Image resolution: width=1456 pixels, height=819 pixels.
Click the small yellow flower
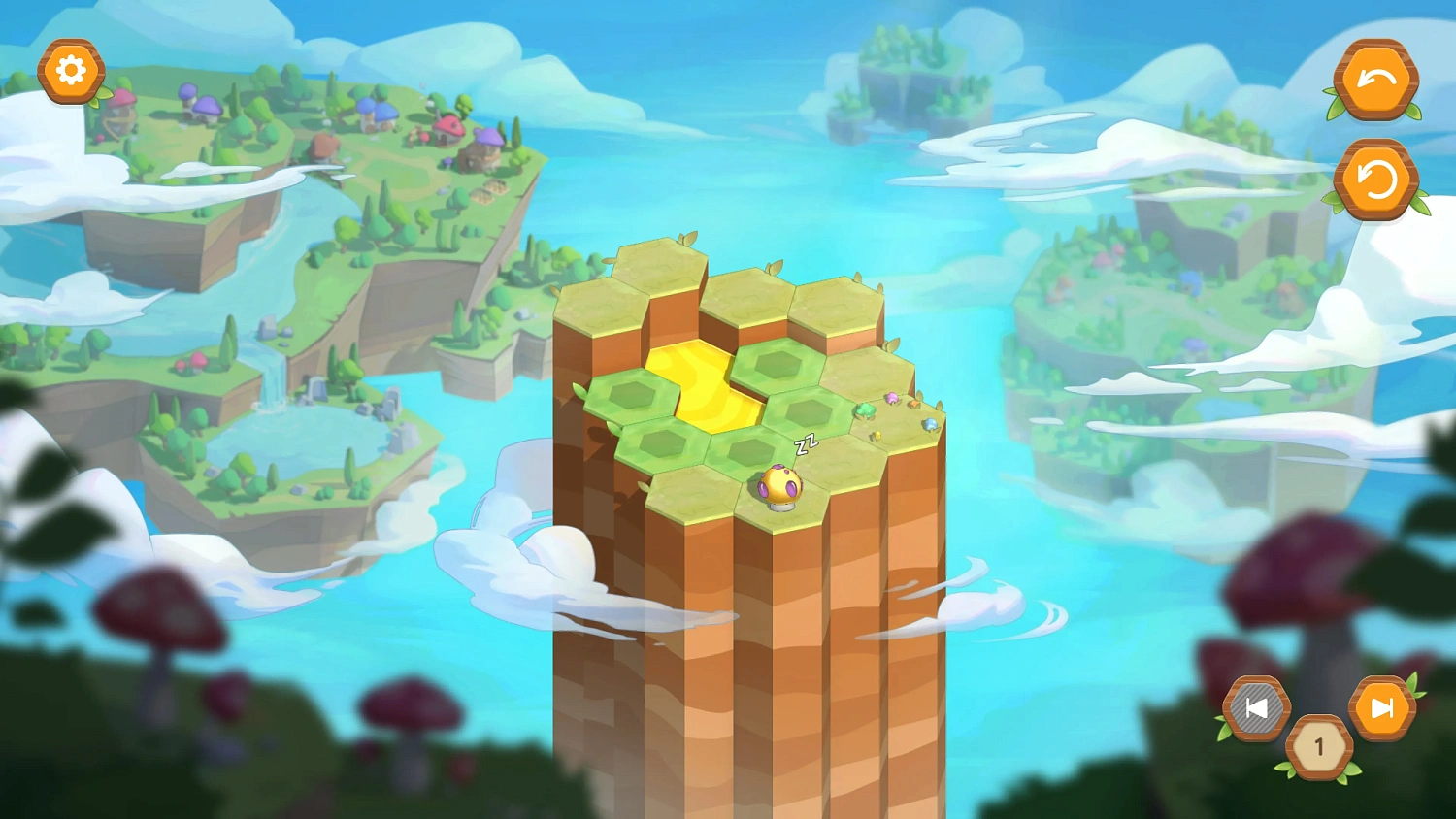[877, 436]
